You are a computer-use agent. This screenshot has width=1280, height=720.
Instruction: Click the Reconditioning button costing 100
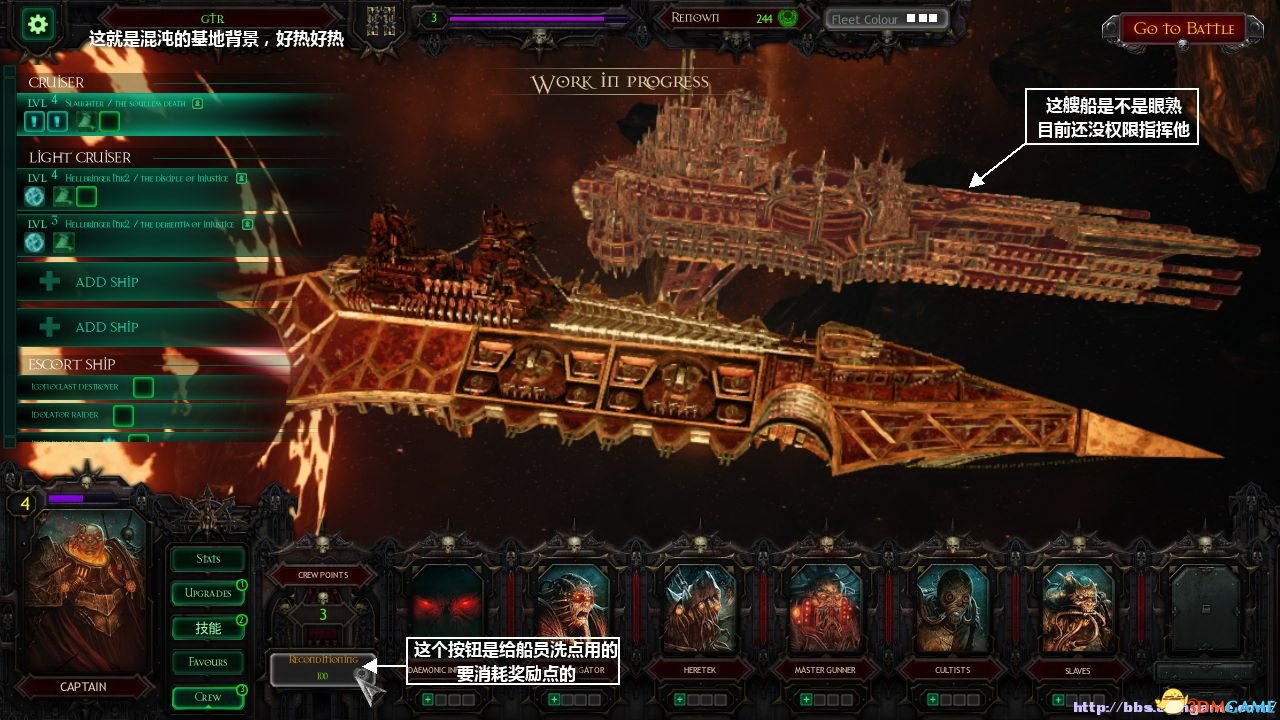322,668
